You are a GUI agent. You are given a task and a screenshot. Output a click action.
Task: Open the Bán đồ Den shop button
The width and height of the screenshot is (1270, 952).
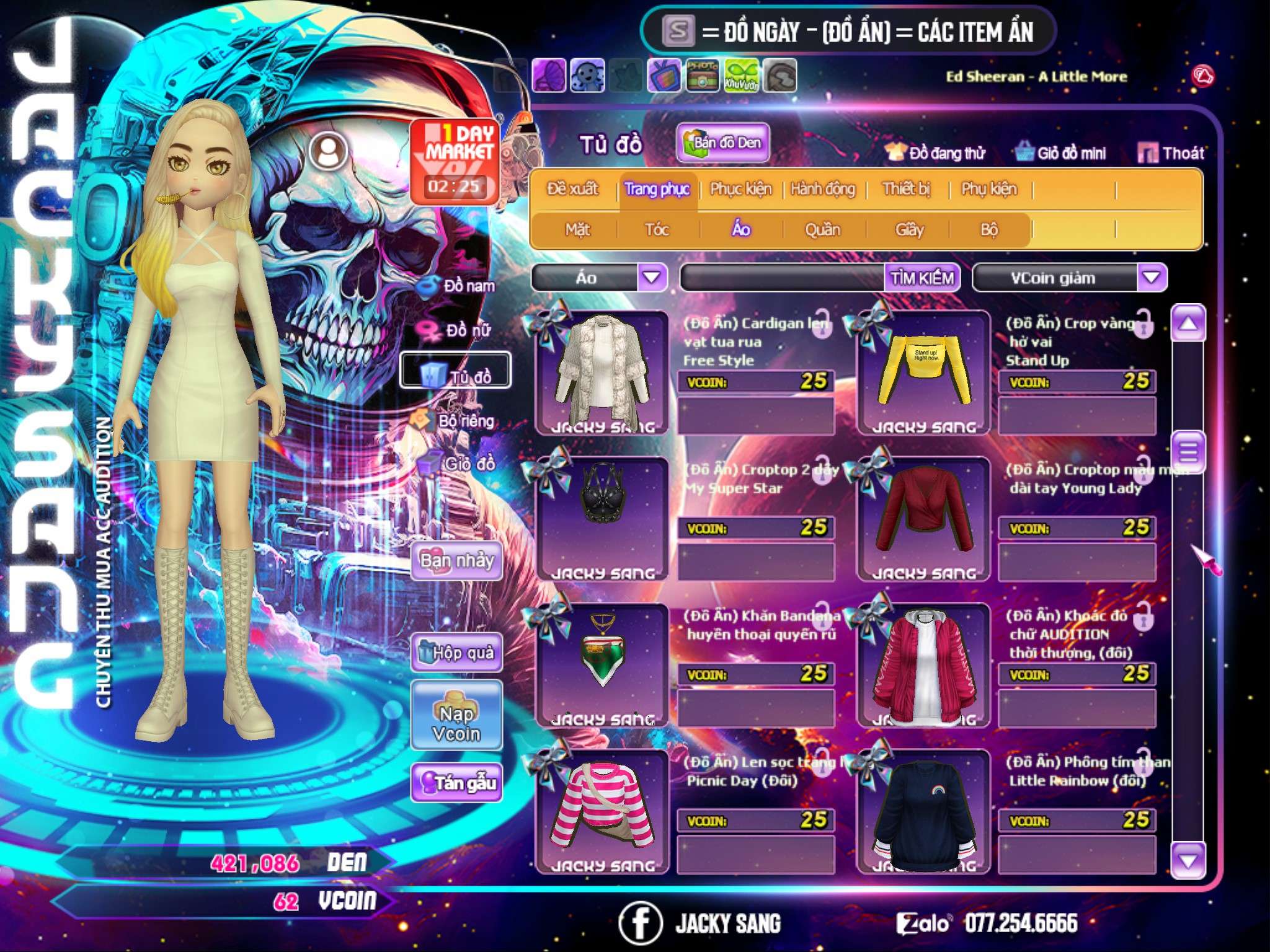click(722, 143)
